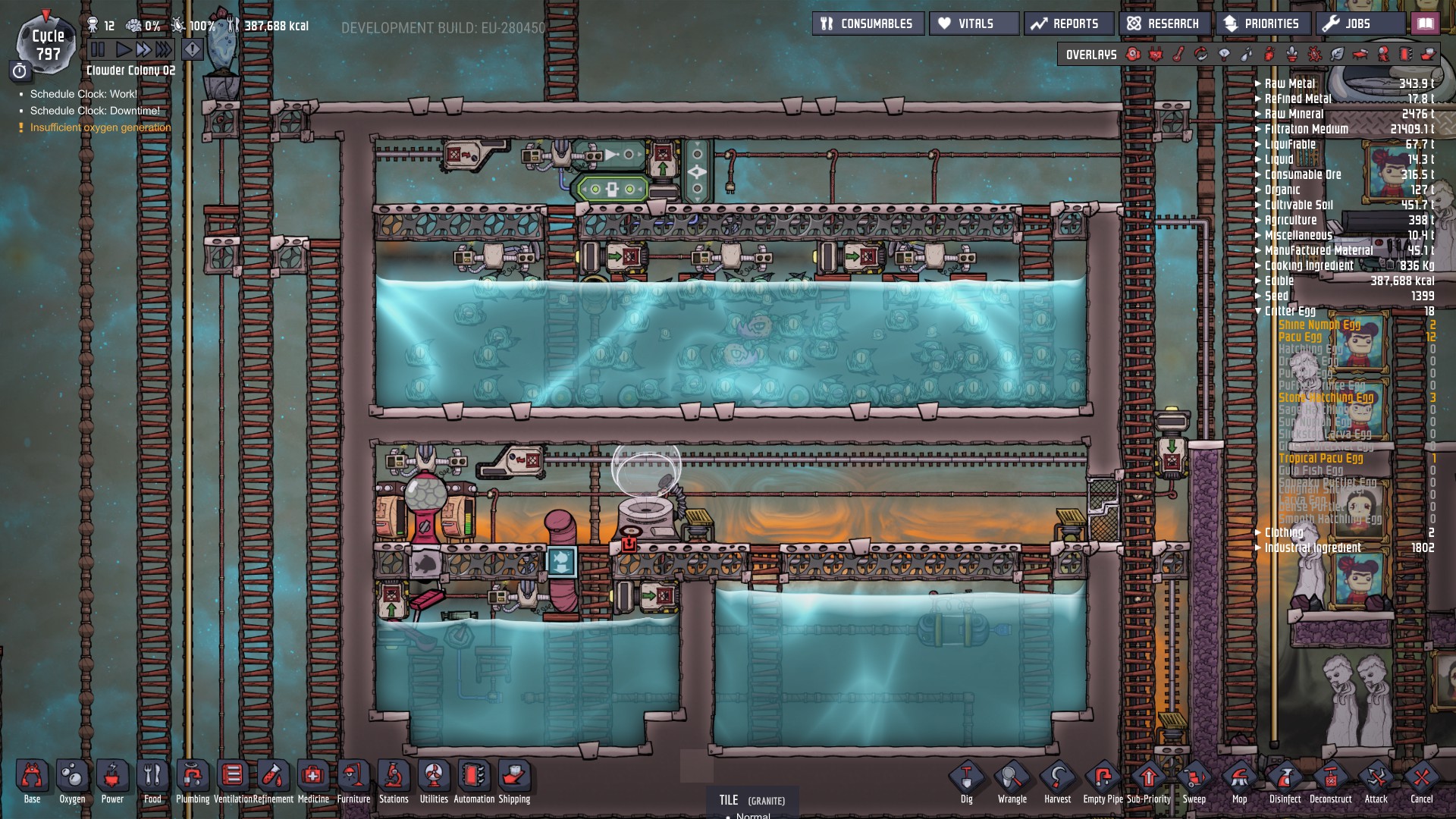Expand the Raw Metal resource category
This screenshot has width=1456, height=819.
(x=1258, y=83)
